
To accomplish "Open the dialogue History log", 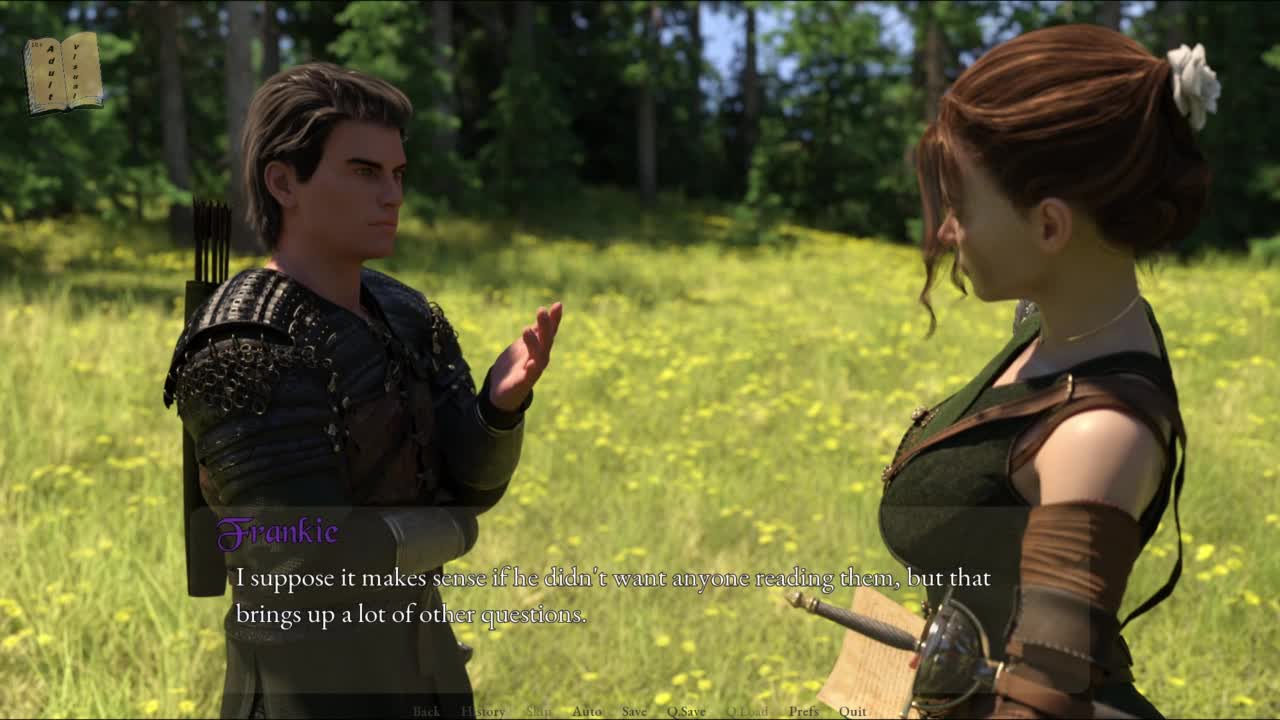I will click(483, 711).
